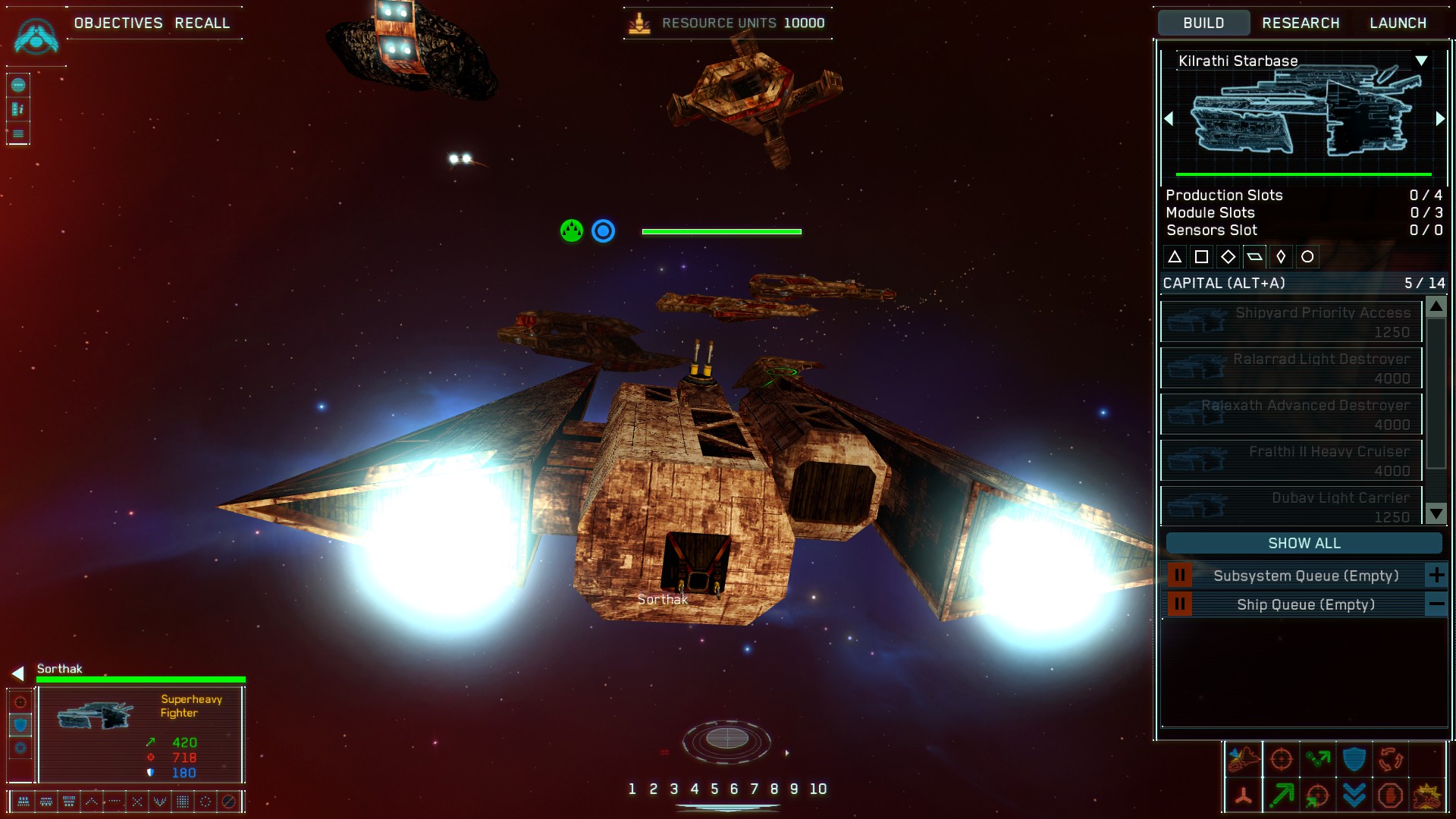The height and width of the screenshot is (819, 1456).
Task: Activate the blue shield guard command
Action: [1354, 759]
